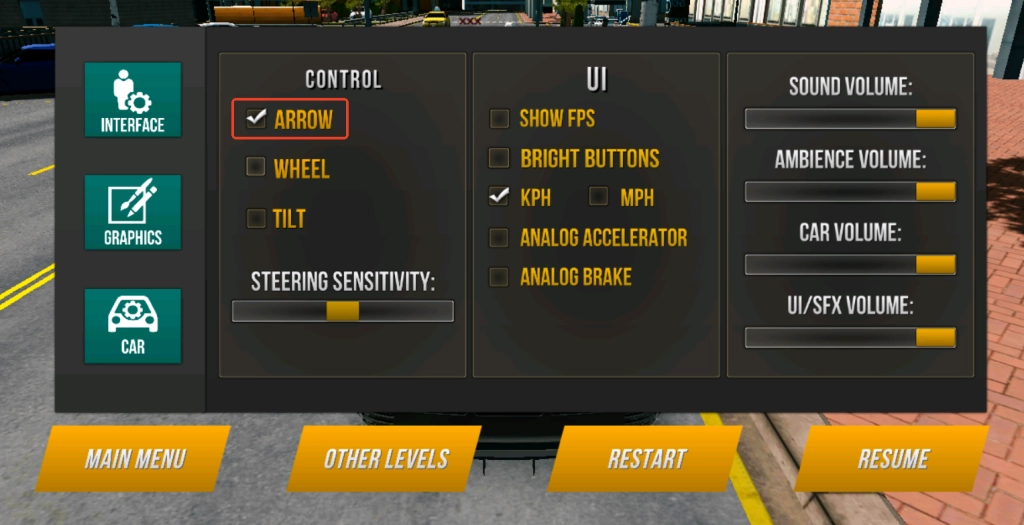Image resolution: width=1024 pixels, height=525 pixels.
Task: Open the Graphics settings tab
Action: point(132,212)
